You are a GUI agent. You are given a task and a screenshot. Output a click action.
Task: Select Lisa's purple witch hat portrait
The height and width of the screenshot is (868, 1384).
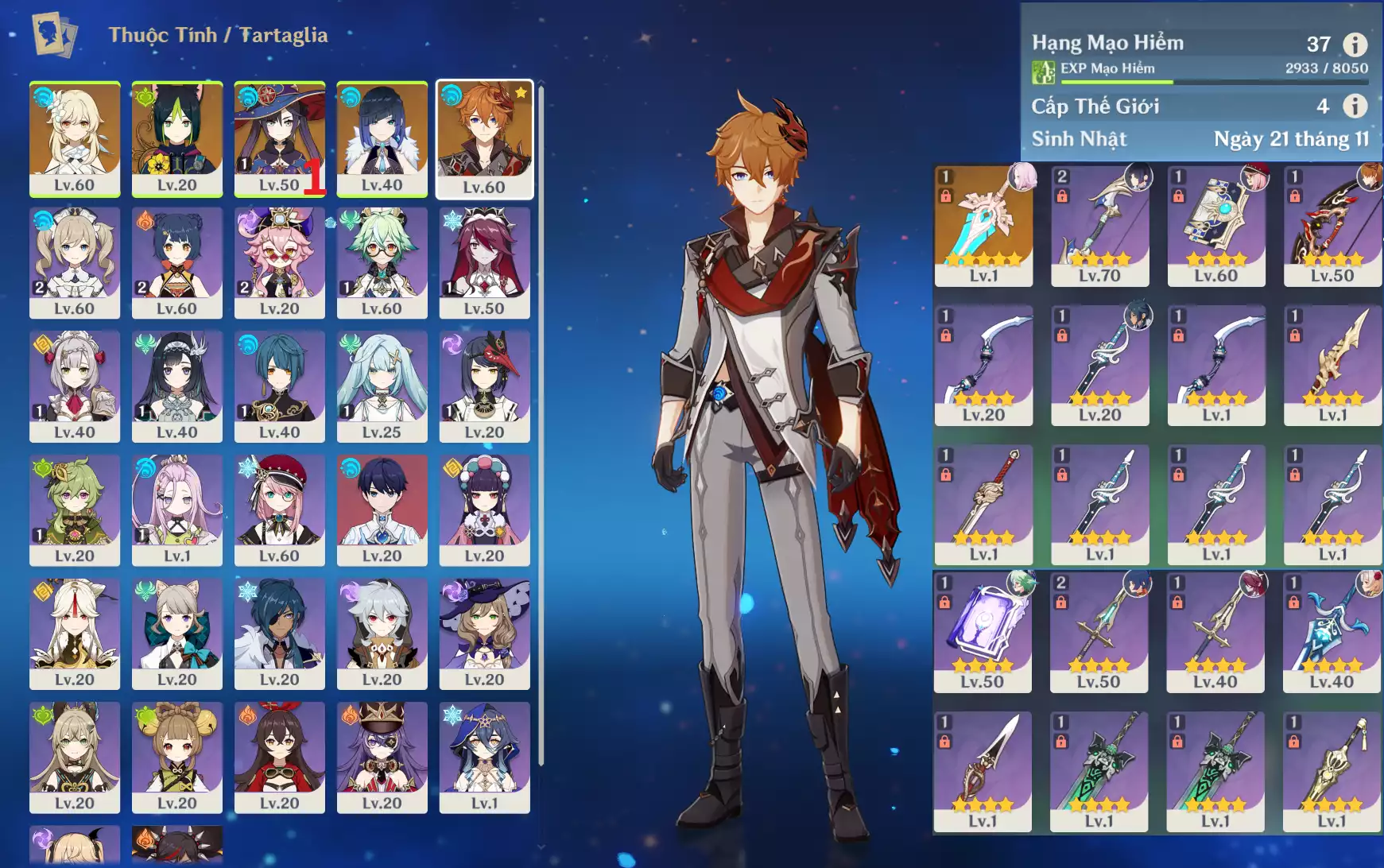[484, 634]
